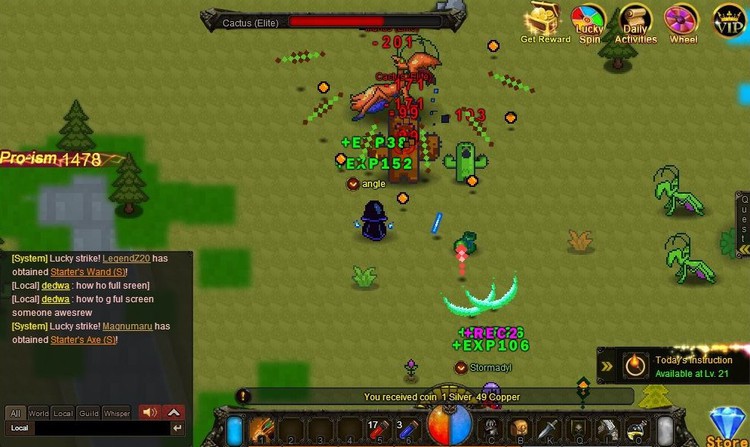Collapse the chat window with arrow button

point(174,412)
